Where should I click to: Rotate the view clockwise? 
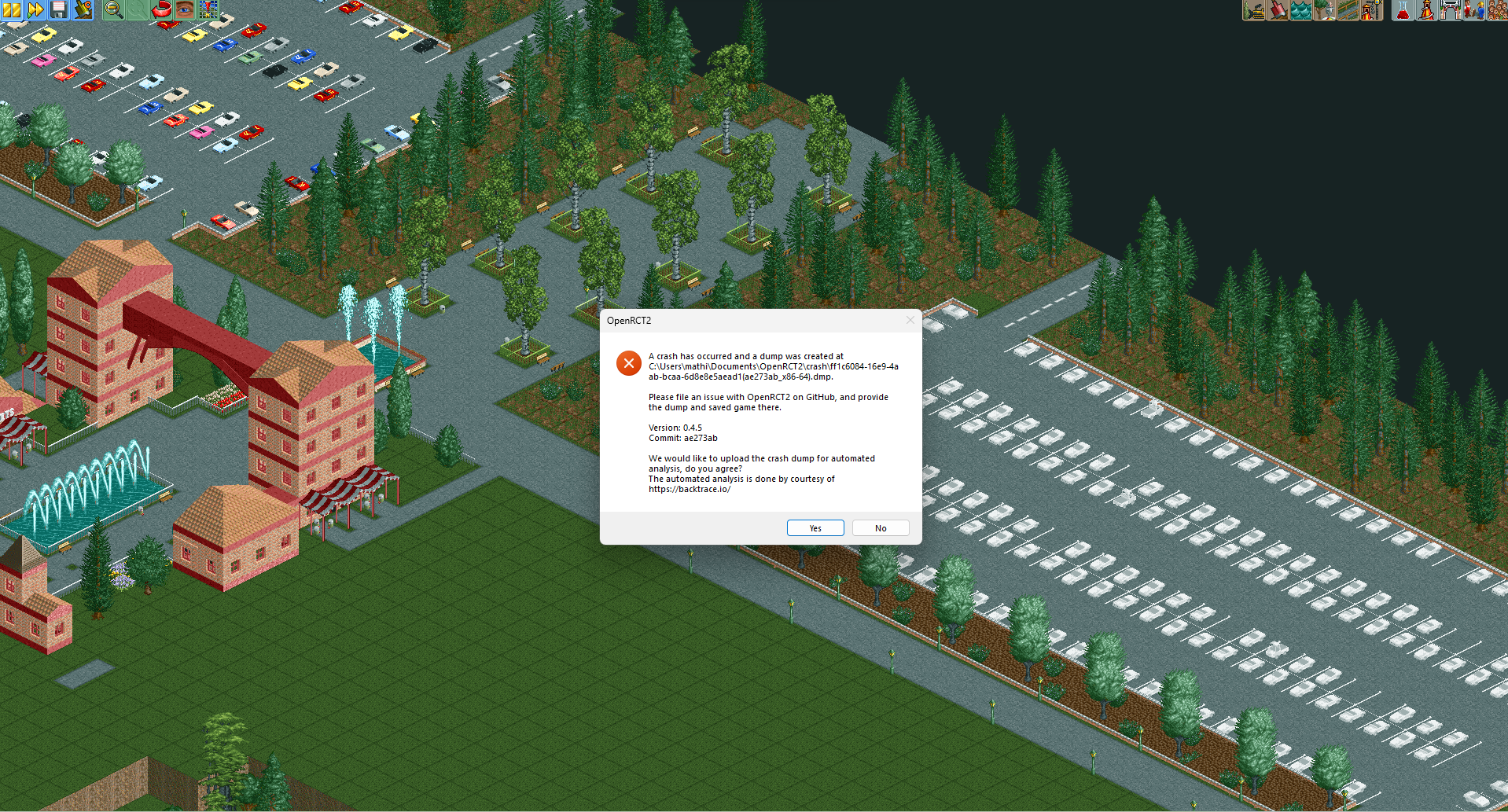pyautogui.click(x=161, y=11)
